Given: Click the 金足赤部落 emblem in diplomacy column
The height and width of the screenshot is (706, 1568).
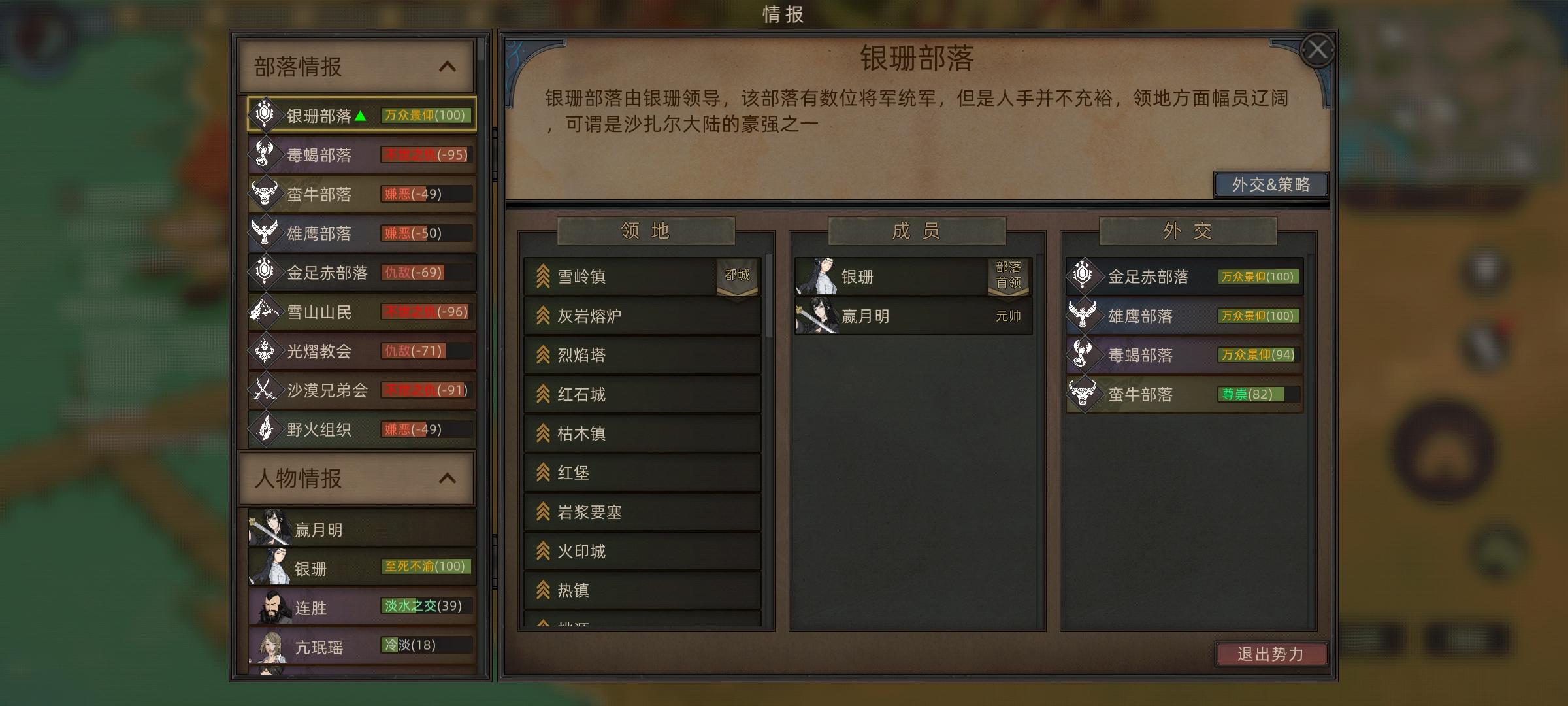Looking at the screenshot, I should [1085, 277].
